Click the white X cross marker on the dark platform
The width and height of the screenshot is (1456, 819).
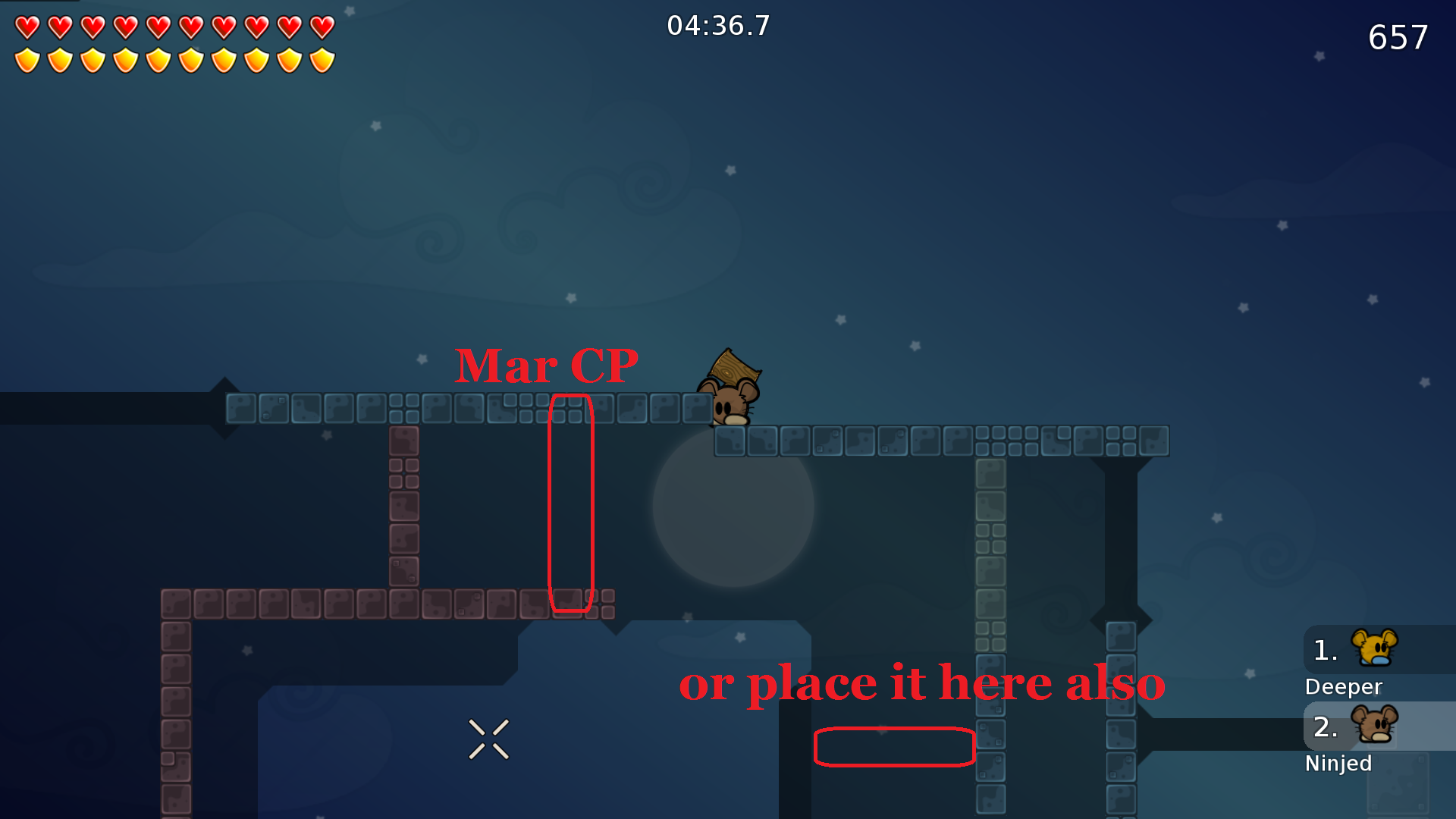pyautogui.click(x=489, y=739)
